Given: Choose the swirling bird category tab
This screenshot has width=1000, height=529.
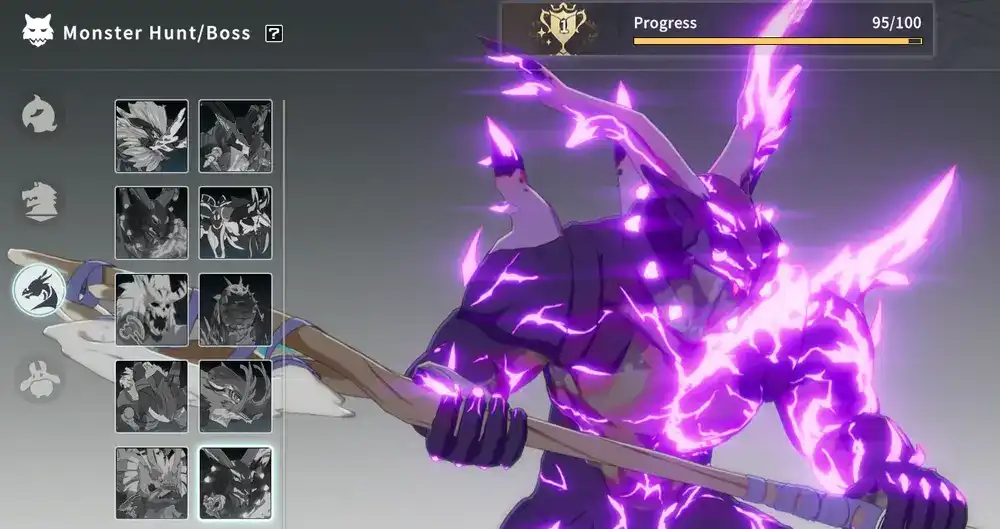Looking at the screenshot, I should (40, 115).
